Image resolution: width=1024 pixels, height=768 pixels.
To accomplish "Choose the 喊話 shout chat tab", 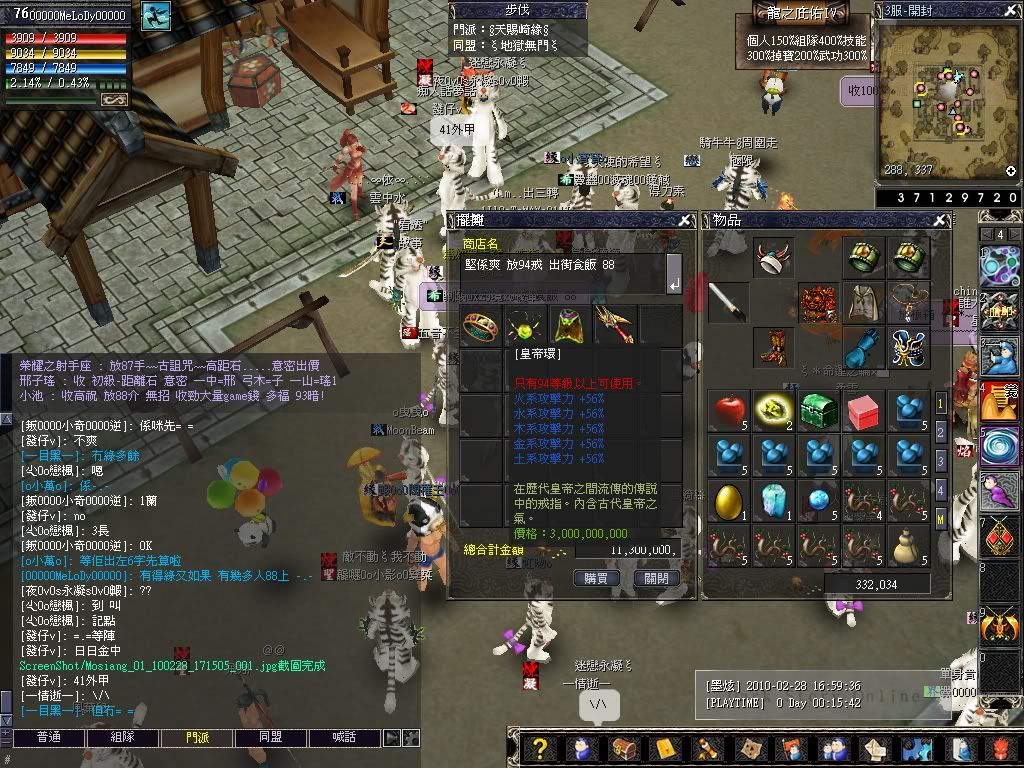I will (x=343, y=737).
